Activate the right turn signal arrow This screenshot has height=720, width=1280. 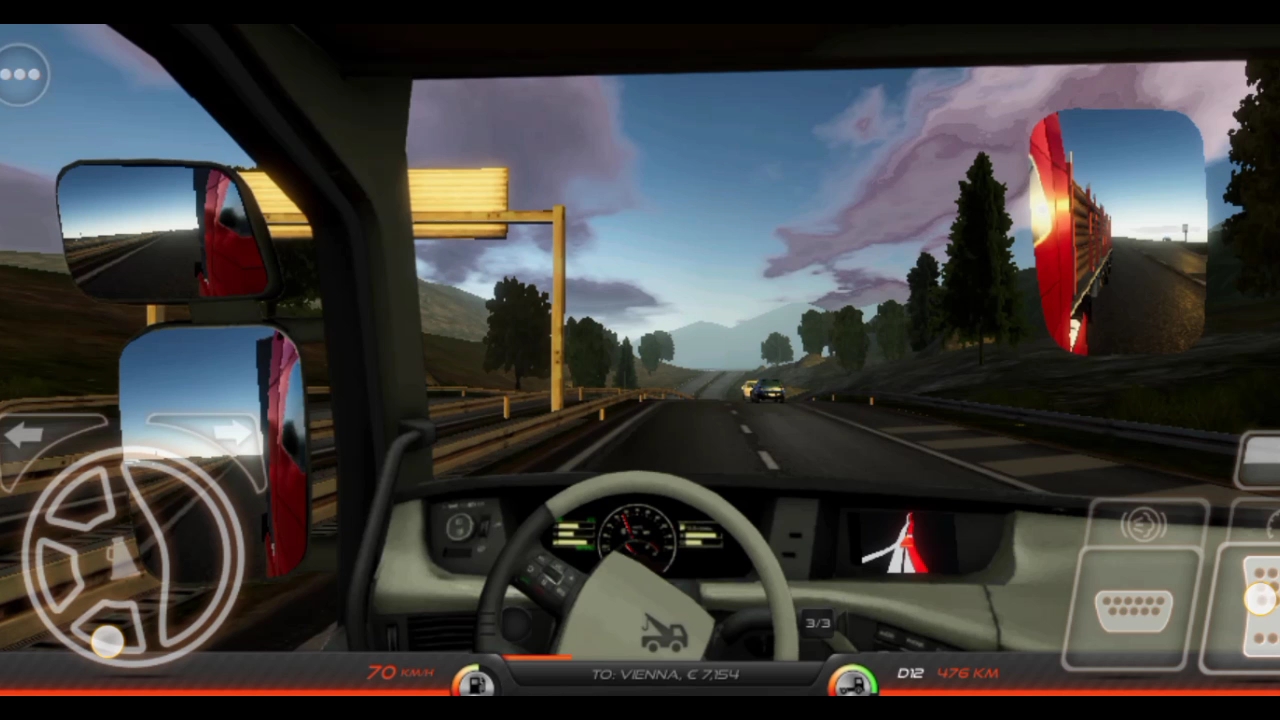[x=231, y=433]
